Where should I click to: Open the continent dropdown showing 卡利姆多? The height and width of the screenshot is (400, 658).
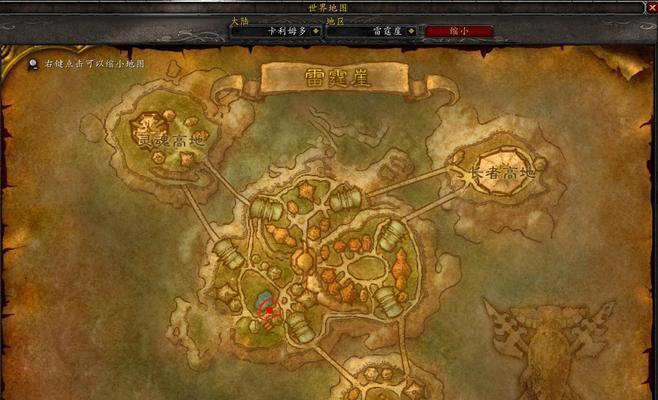(x=275, y=30)
